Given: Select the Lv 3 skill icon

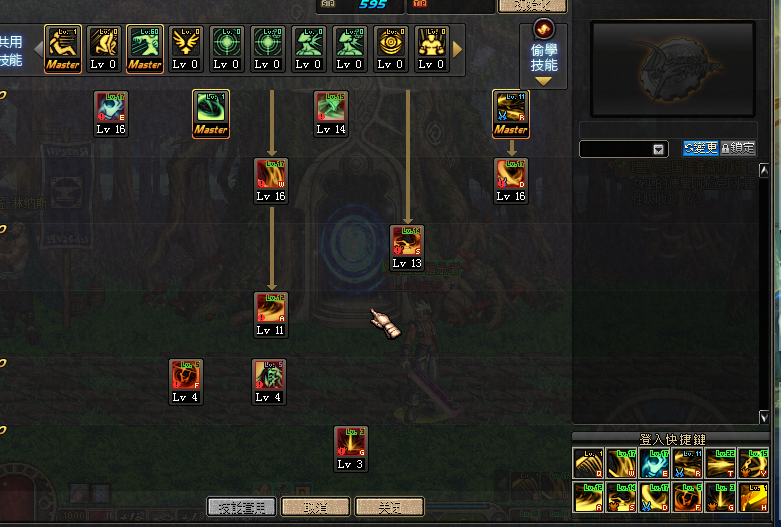Looking at the screenshot, I should click(x=351, y=443).
